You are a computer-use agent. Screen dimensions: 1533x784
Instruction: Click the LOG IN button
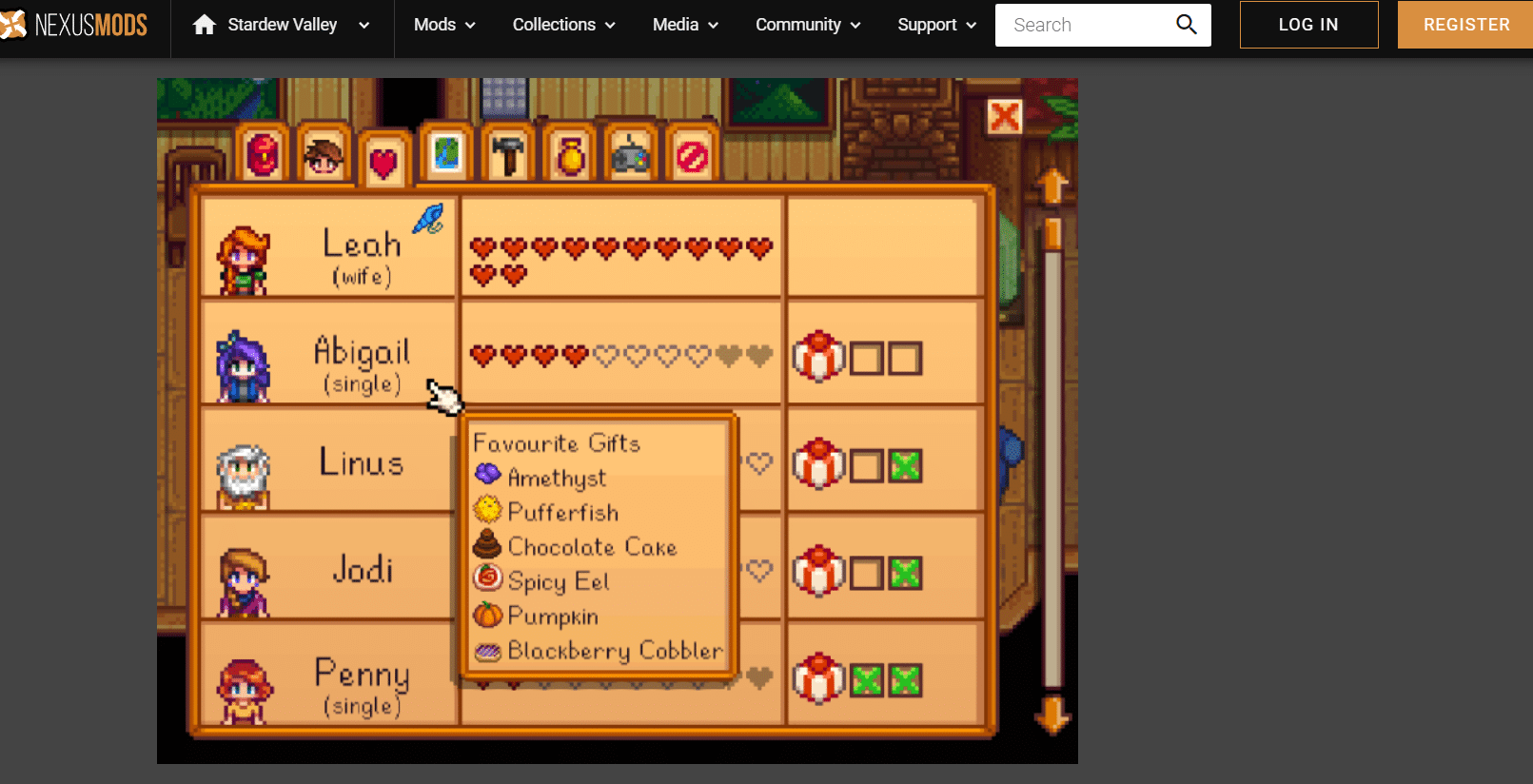coord(1308,25)
